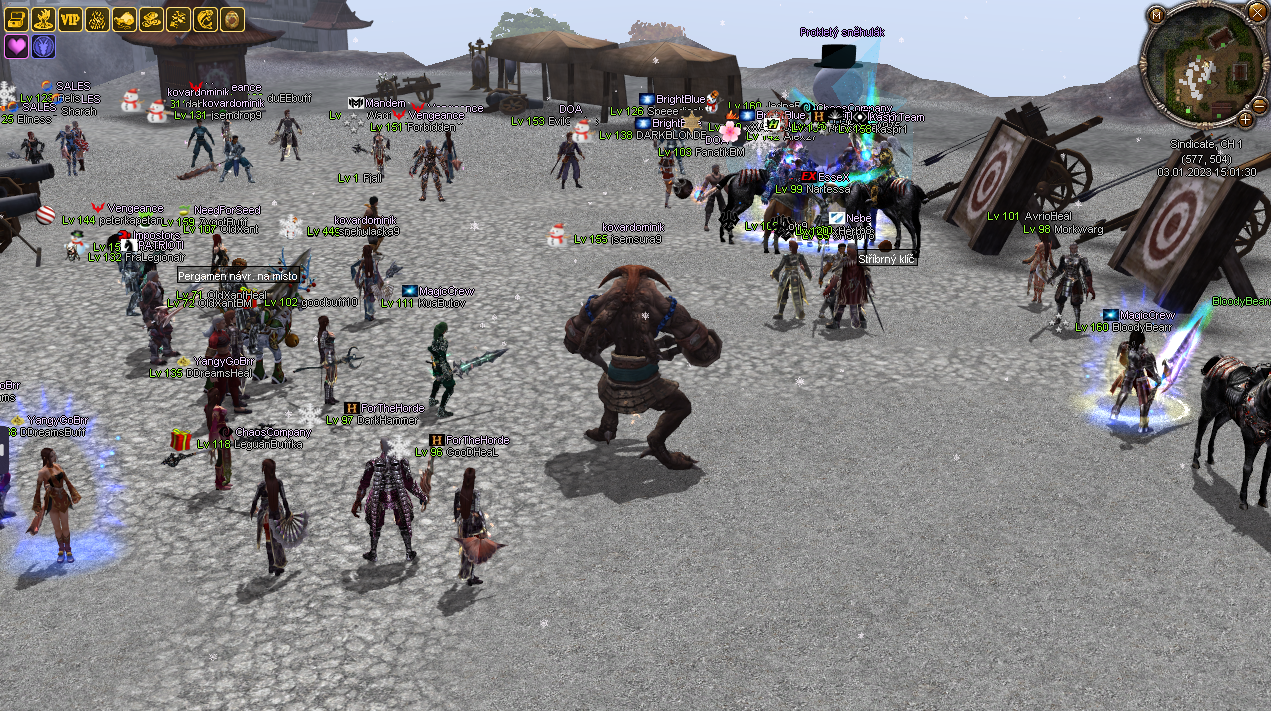Viewport: 1271px width, 711px height.
Task: Close the minimap with the X button
Action: (1257, 12)
